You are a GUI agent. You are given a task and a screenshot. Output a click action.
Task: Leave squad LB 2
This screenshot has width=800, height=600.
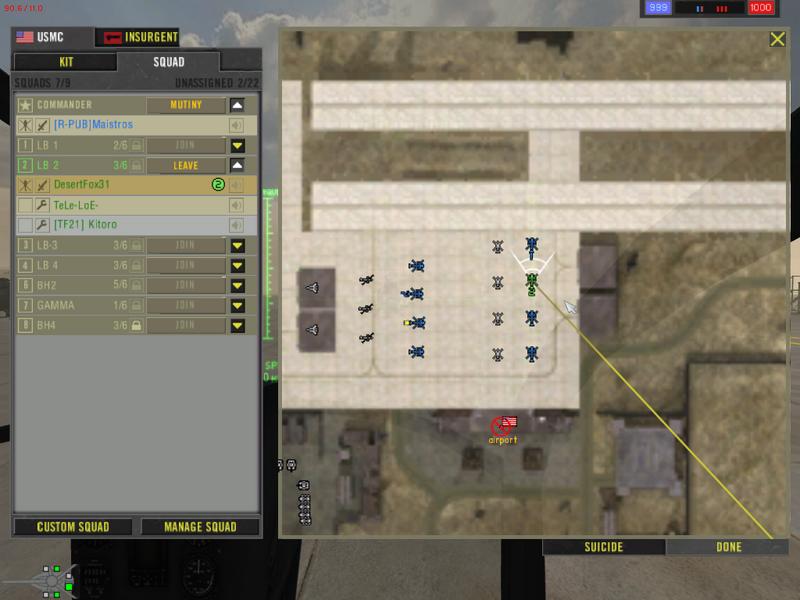point(186,166)
